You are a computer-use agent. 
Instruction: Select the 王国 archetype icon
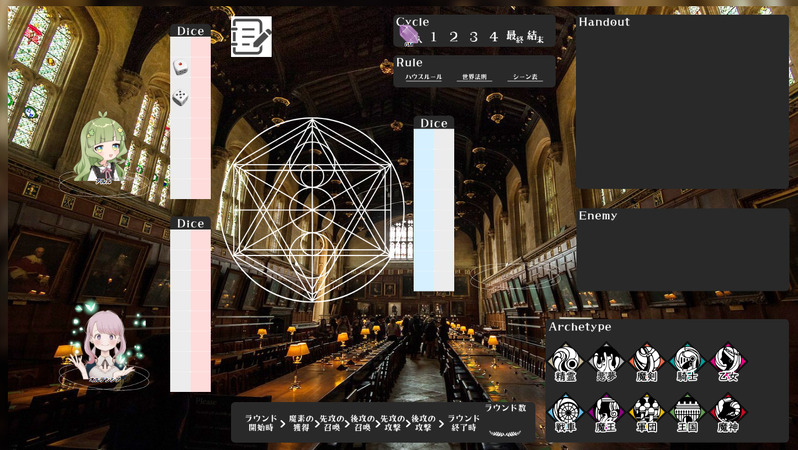[x=688, y=412]
